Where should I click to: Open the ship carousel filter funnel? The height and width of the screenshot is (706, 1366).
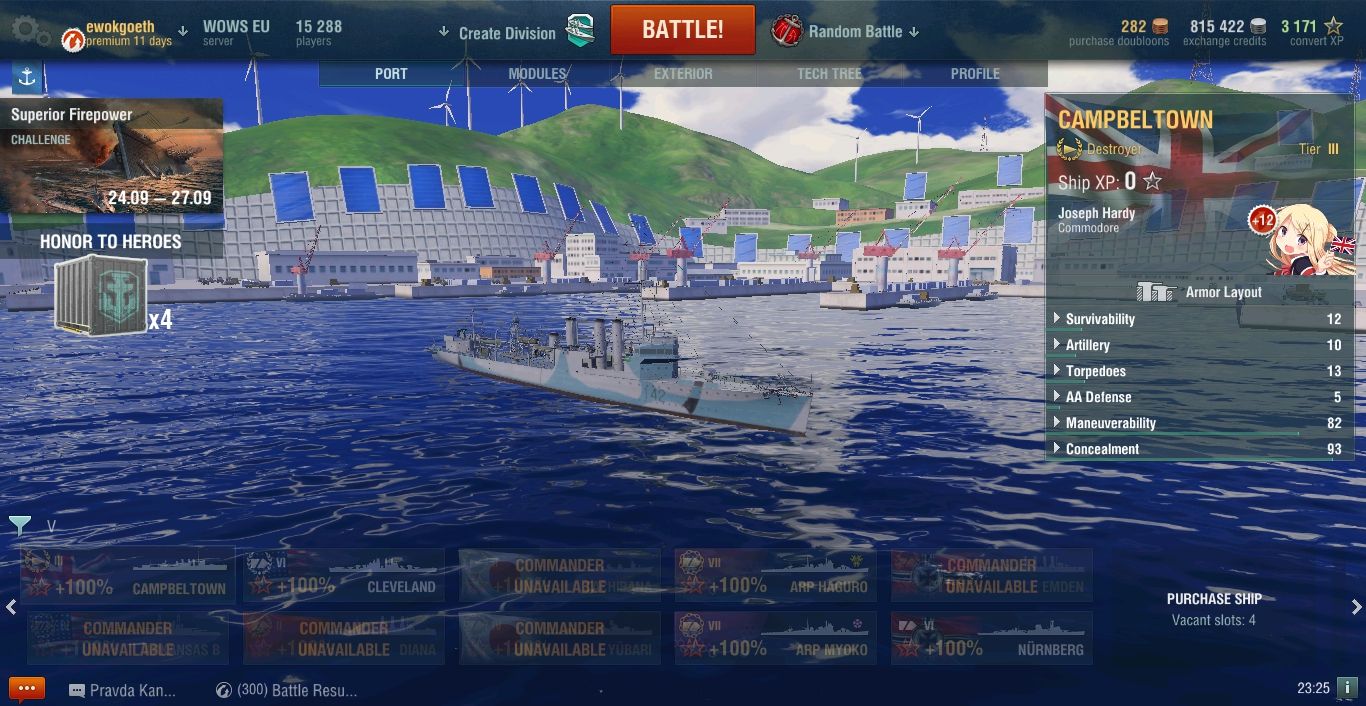[20, 525]
